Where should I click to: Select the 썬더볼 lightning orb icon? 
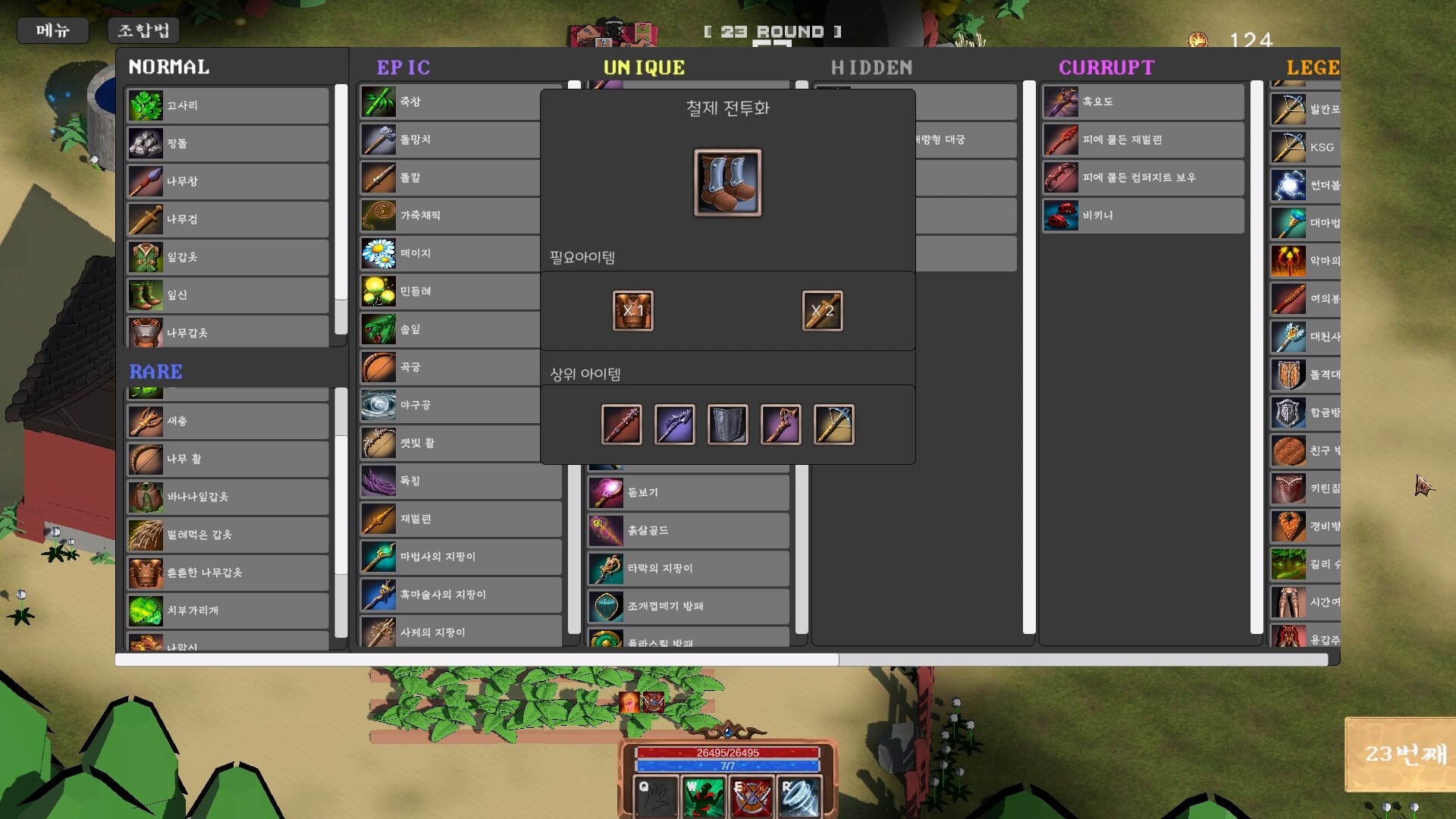pos(1287,185)
